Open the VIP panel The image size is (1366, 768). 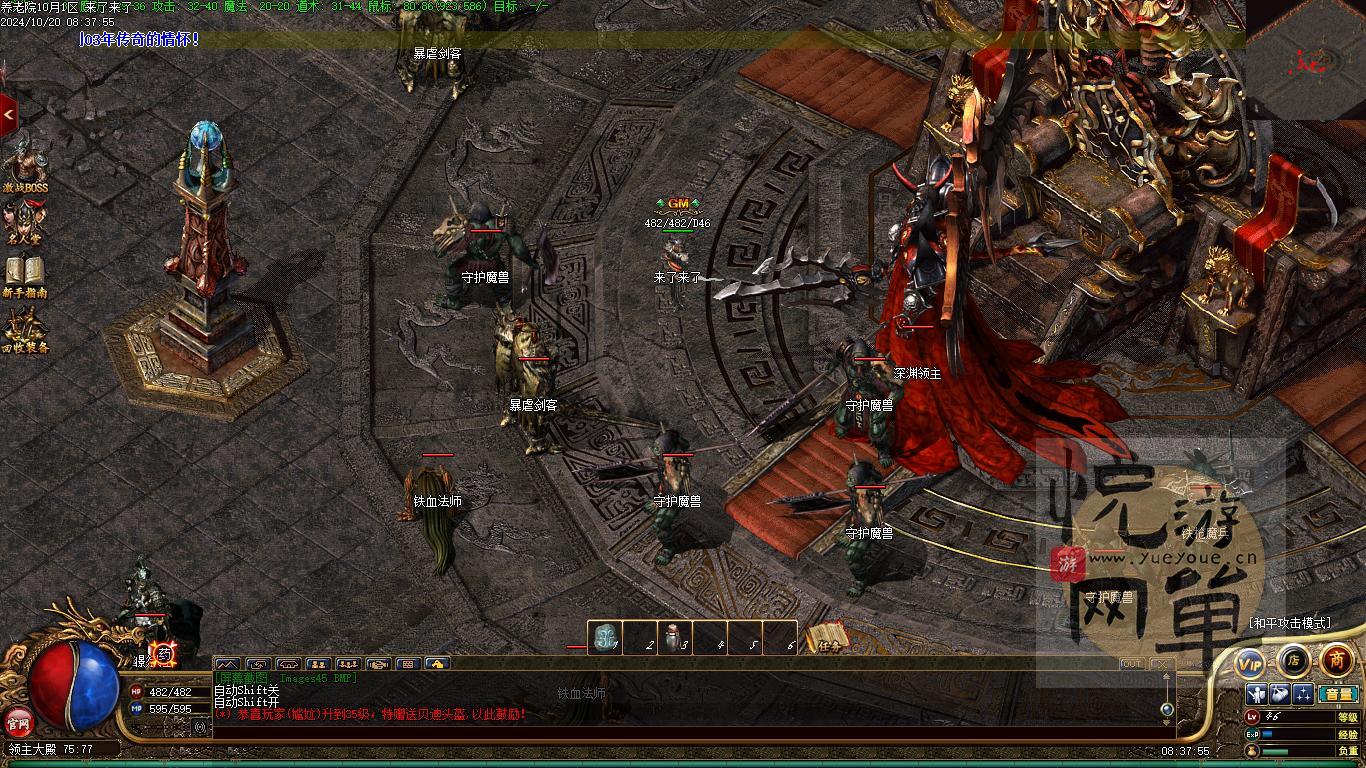click(x=1250, y=662)
